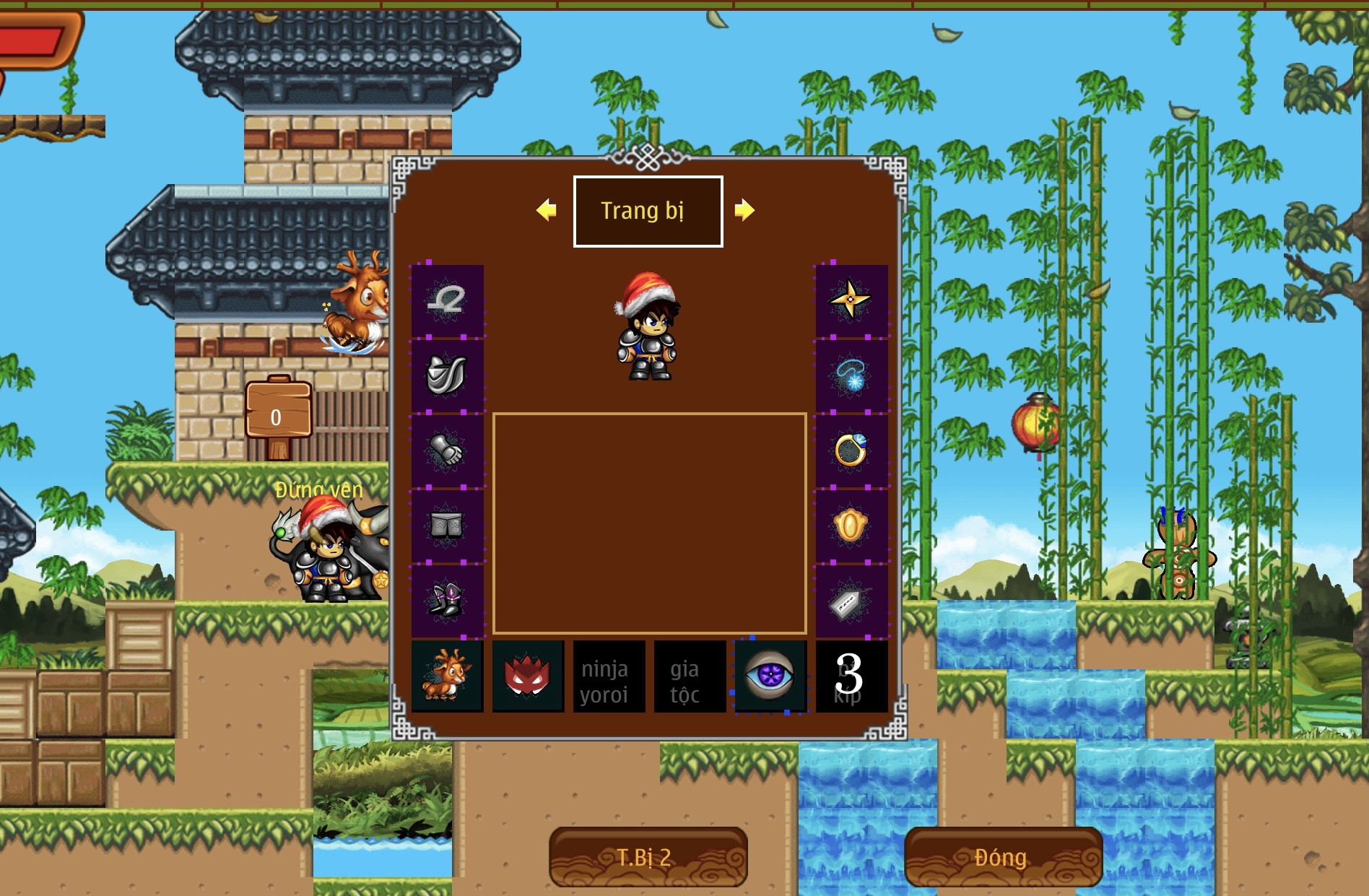1369x896 pixels.
Task: Select the gold ring slot
Action: 851,450
